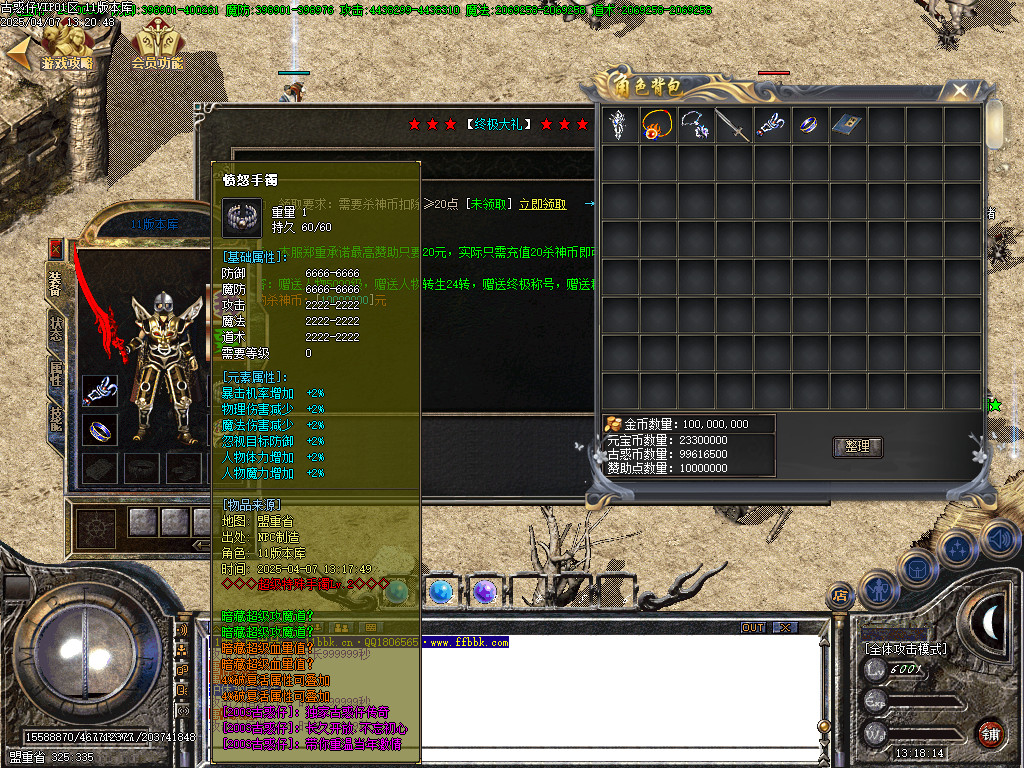1024x768 pixels.
Task: Close the character equipment panel
Action: [56, 248]
